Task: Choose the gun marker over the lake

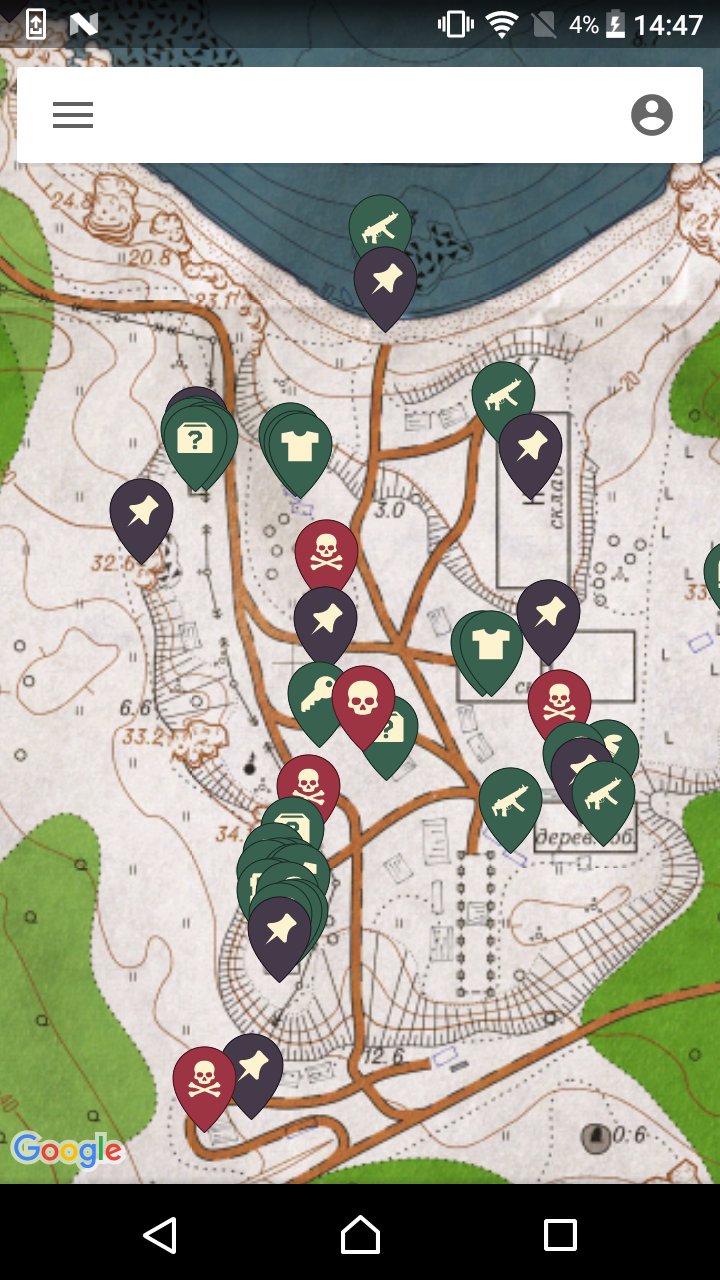Action: coord(379,227)
